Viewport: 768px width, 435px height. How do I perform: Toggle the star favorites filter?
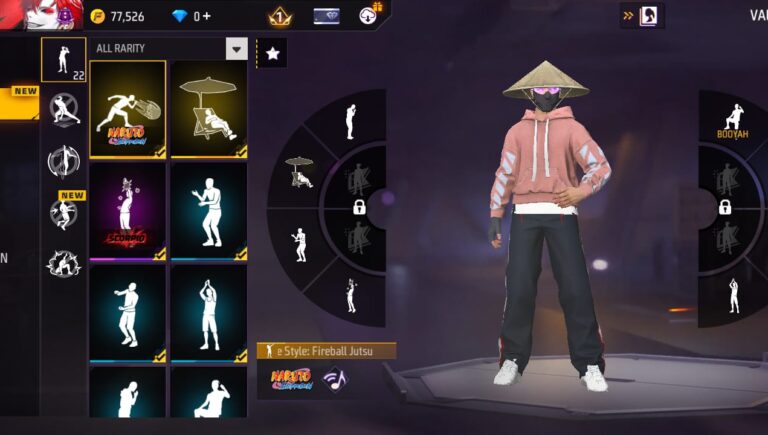click(272, 54)
